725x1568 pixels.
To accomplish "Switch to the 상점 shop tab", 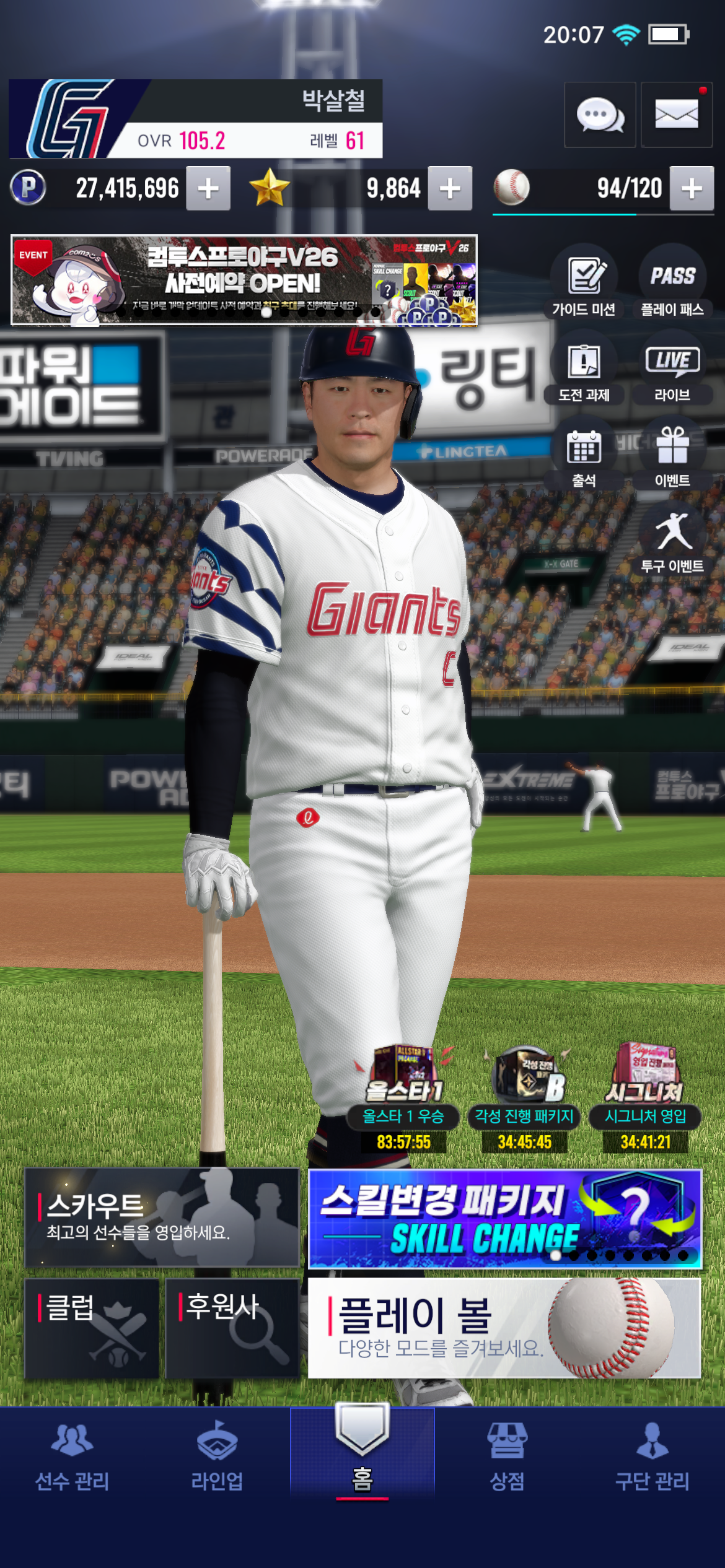I will [507, 1457].
